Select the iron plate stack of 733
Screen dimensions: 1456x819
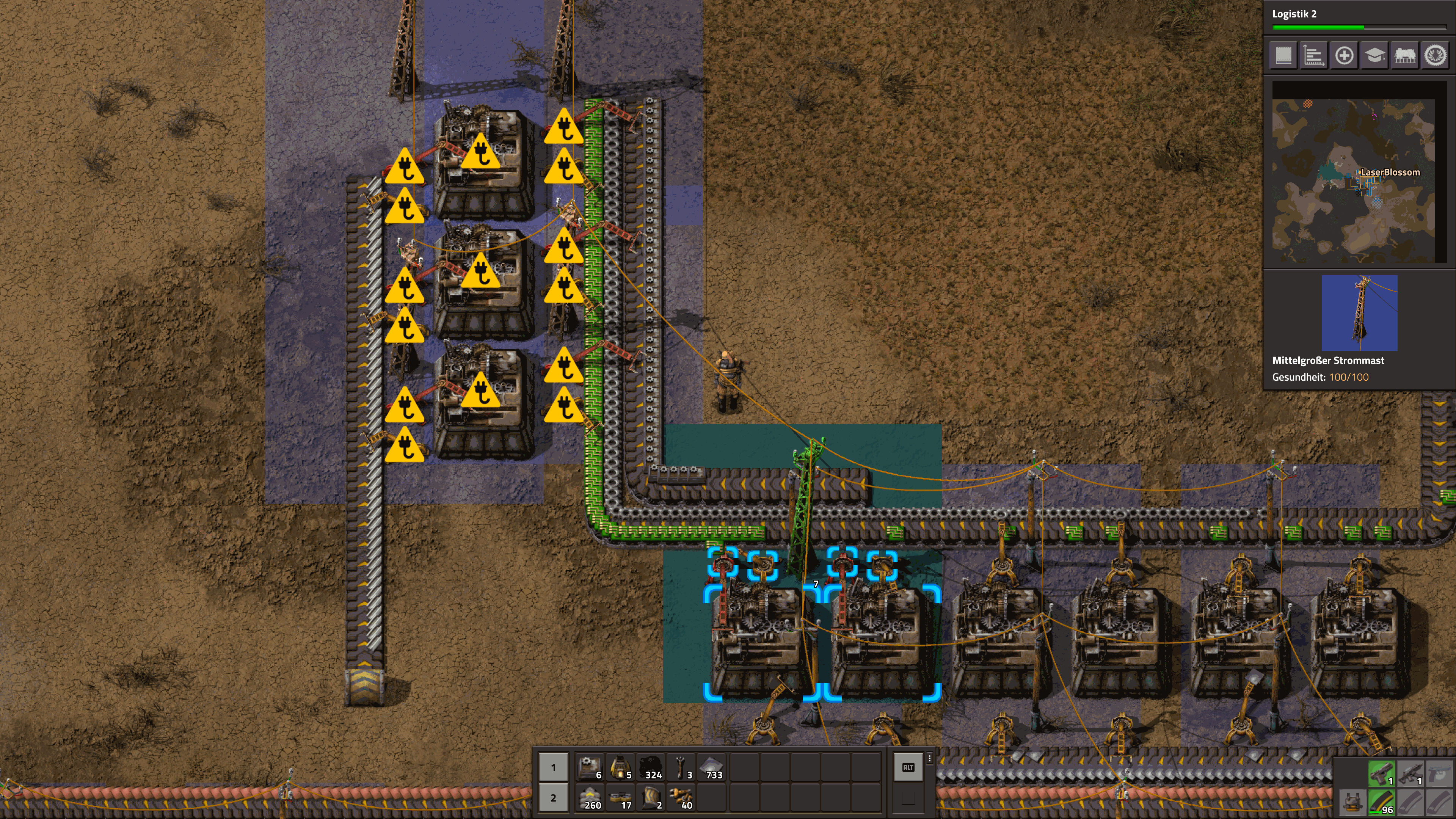click(712, 767)
